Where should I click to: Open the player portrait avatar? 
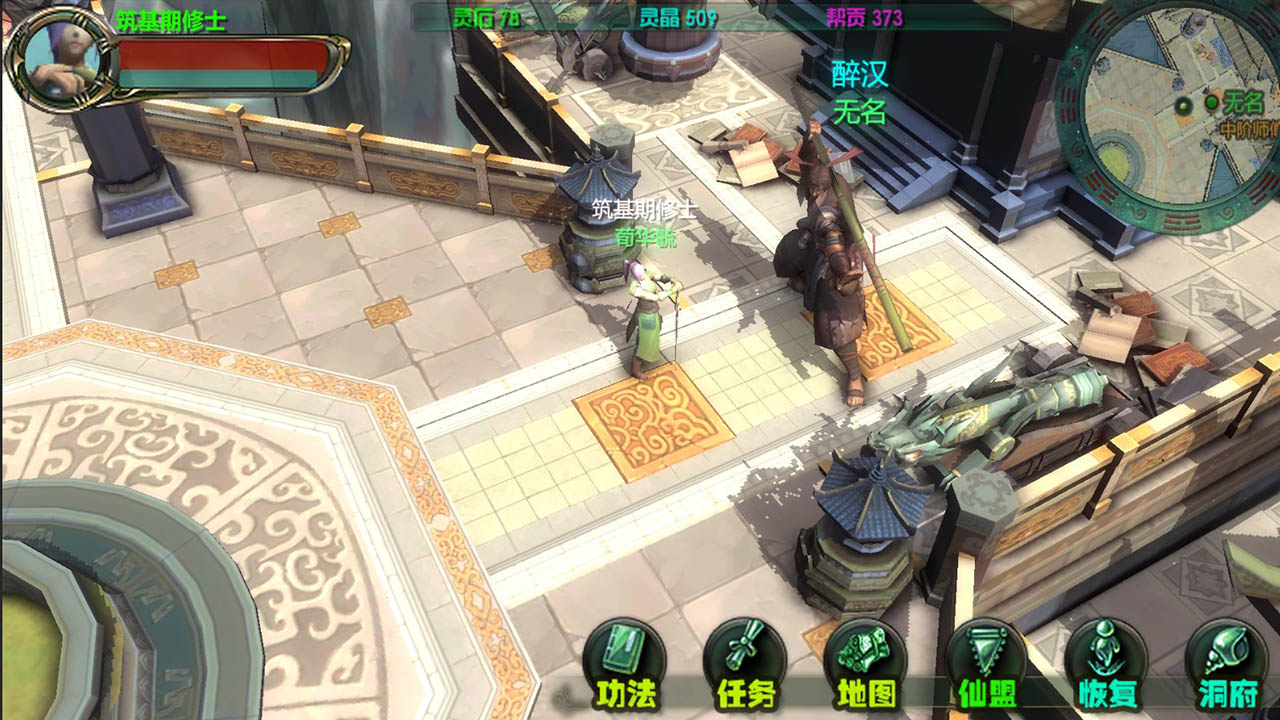point(59,56)
